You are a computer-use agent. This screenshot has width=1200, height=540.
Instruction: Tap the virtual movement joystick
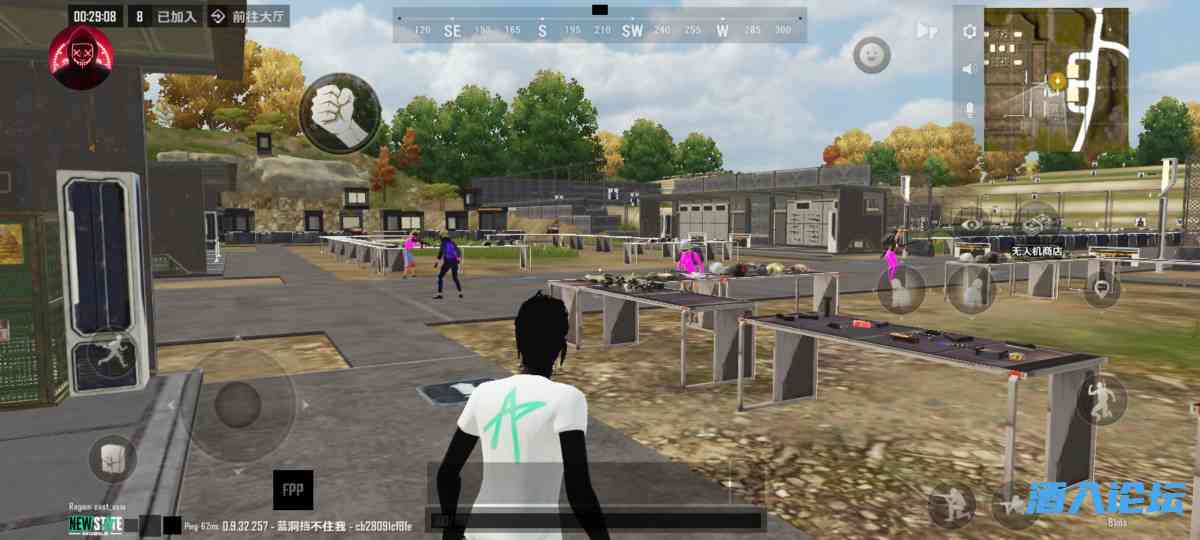[x=238, y=403]
